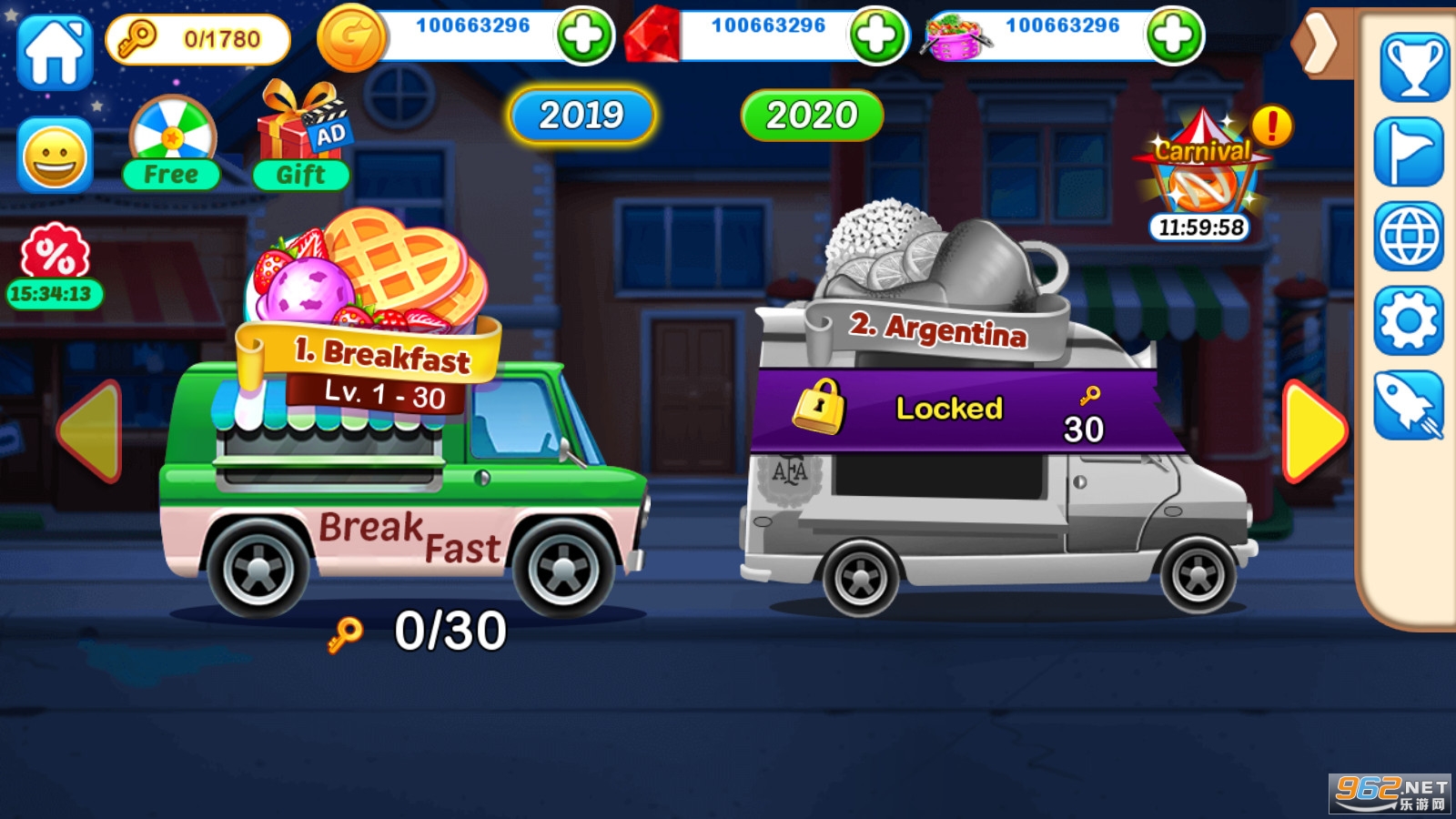This screenshot has height=819, width=1456.
Task: Select the Breakfast food truck
Action: pyautogui.click(x=400, y=473)
